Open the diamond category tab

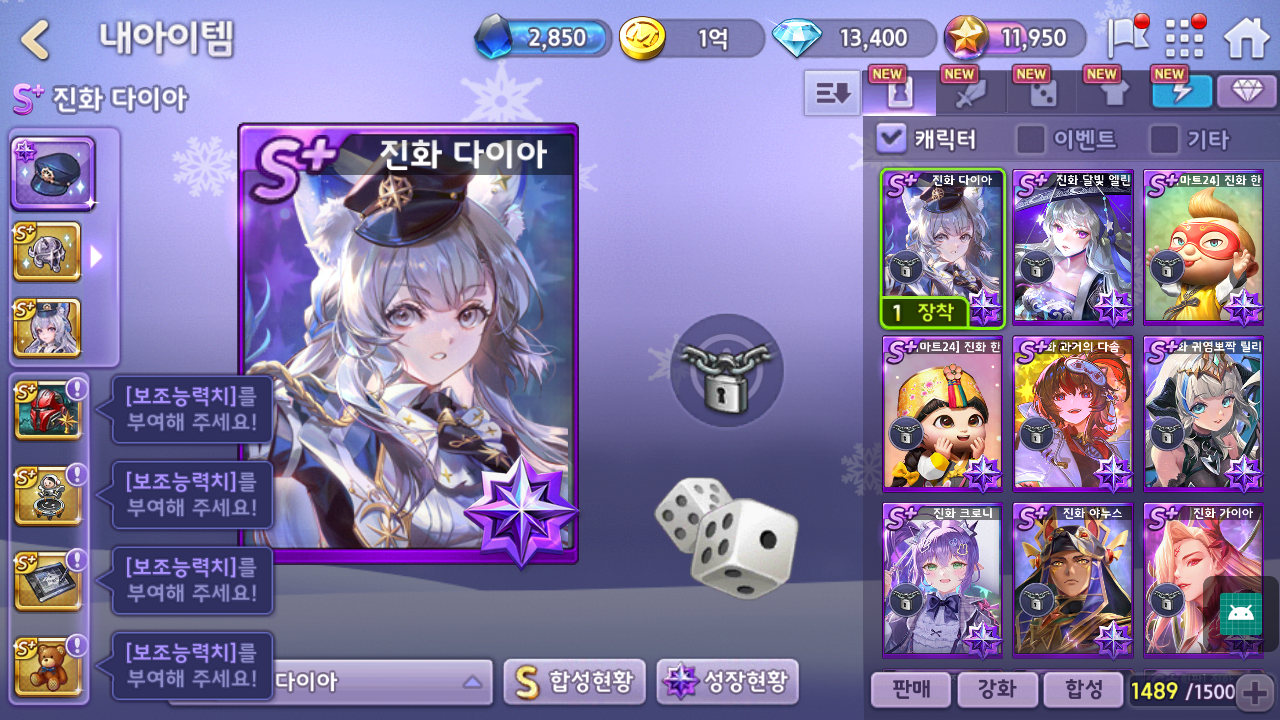click(x=1246, y=92)
